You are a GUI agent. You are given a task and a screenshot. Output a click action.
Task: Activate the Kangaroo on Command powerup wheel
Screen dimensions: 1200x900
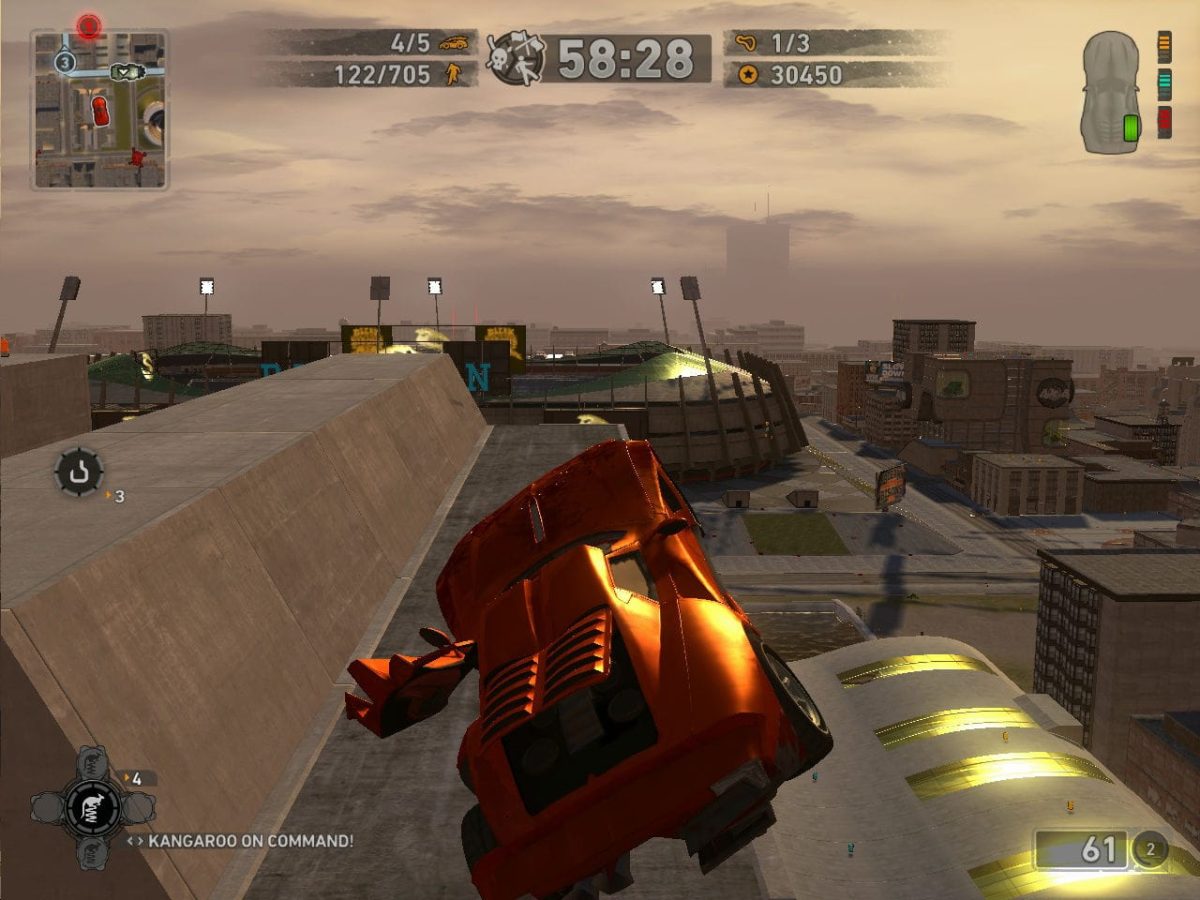92,807
